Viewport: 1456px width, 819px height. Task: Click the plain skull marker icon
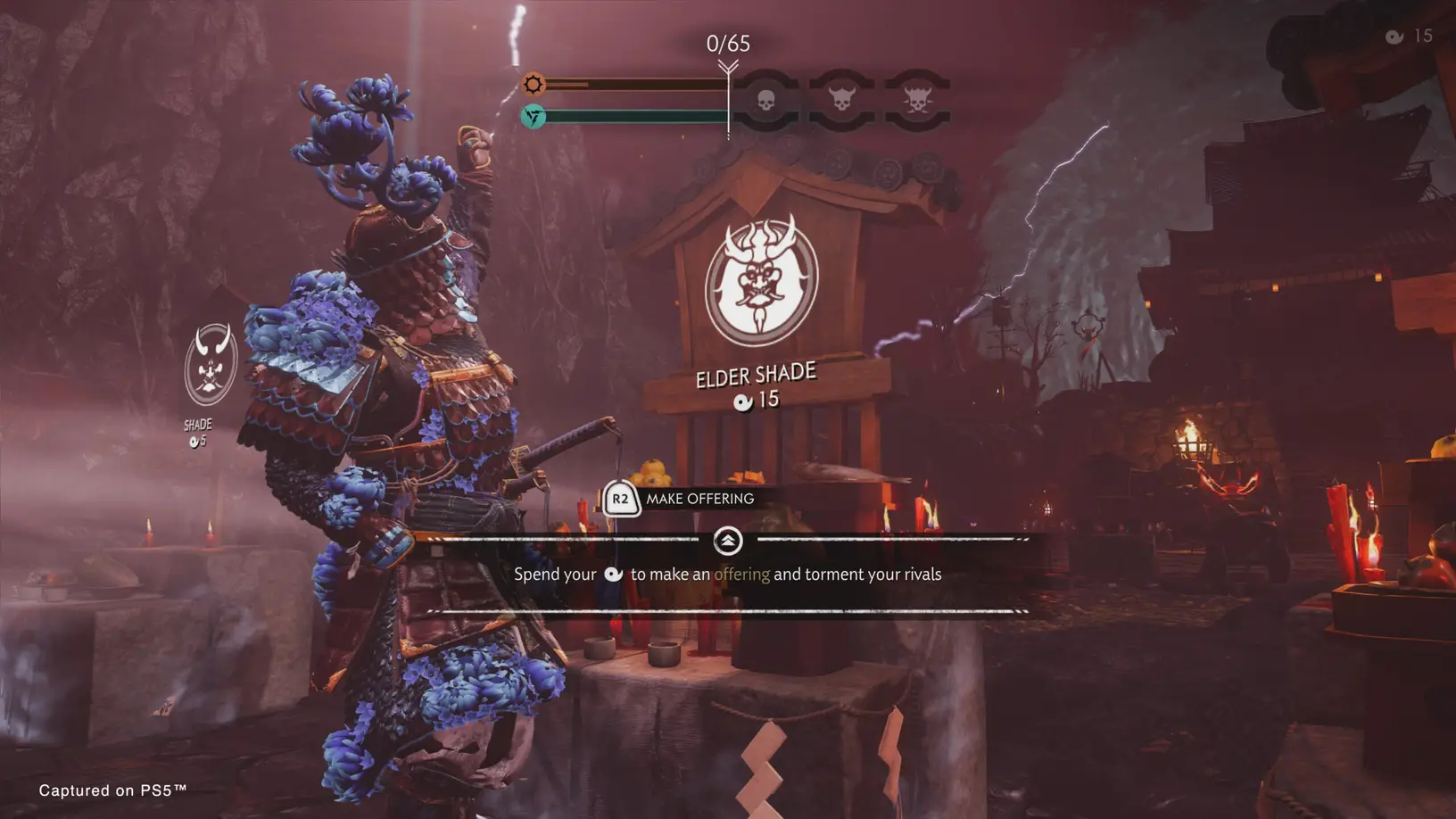(765, 101)
